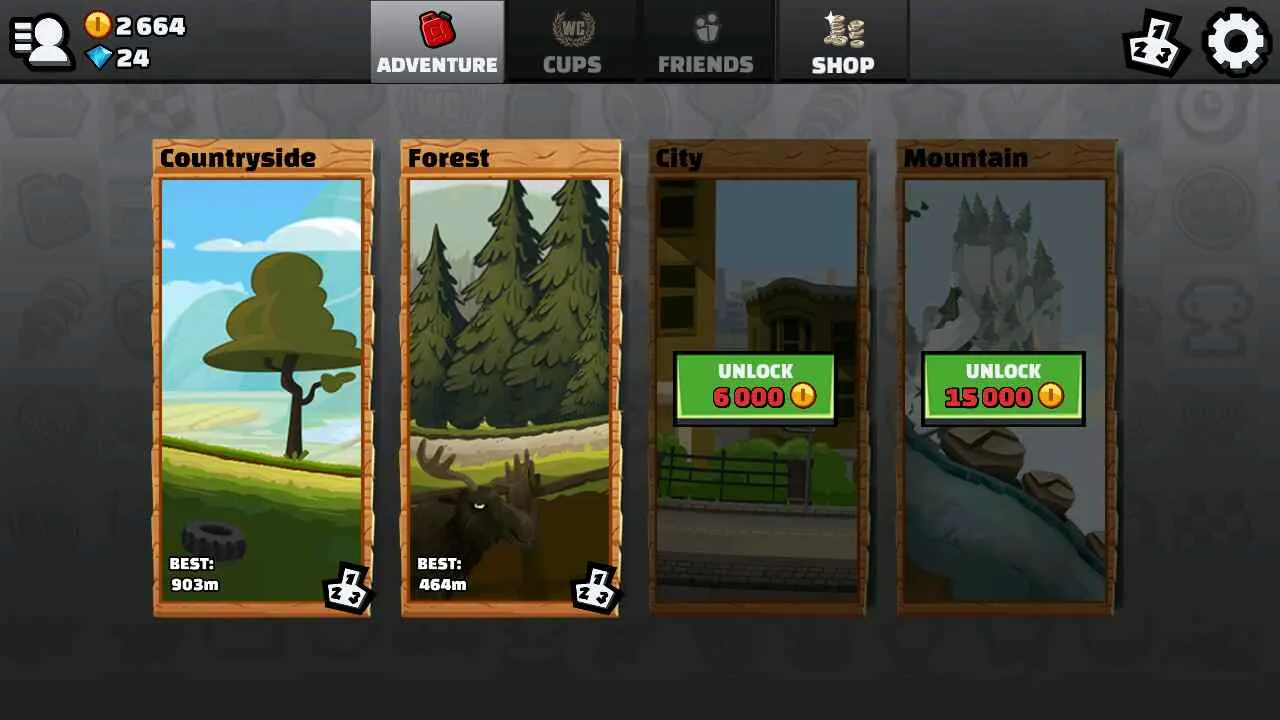Show the Countryside leaderboard podium icon
The image size is (1280, 720).
point(347,587)
